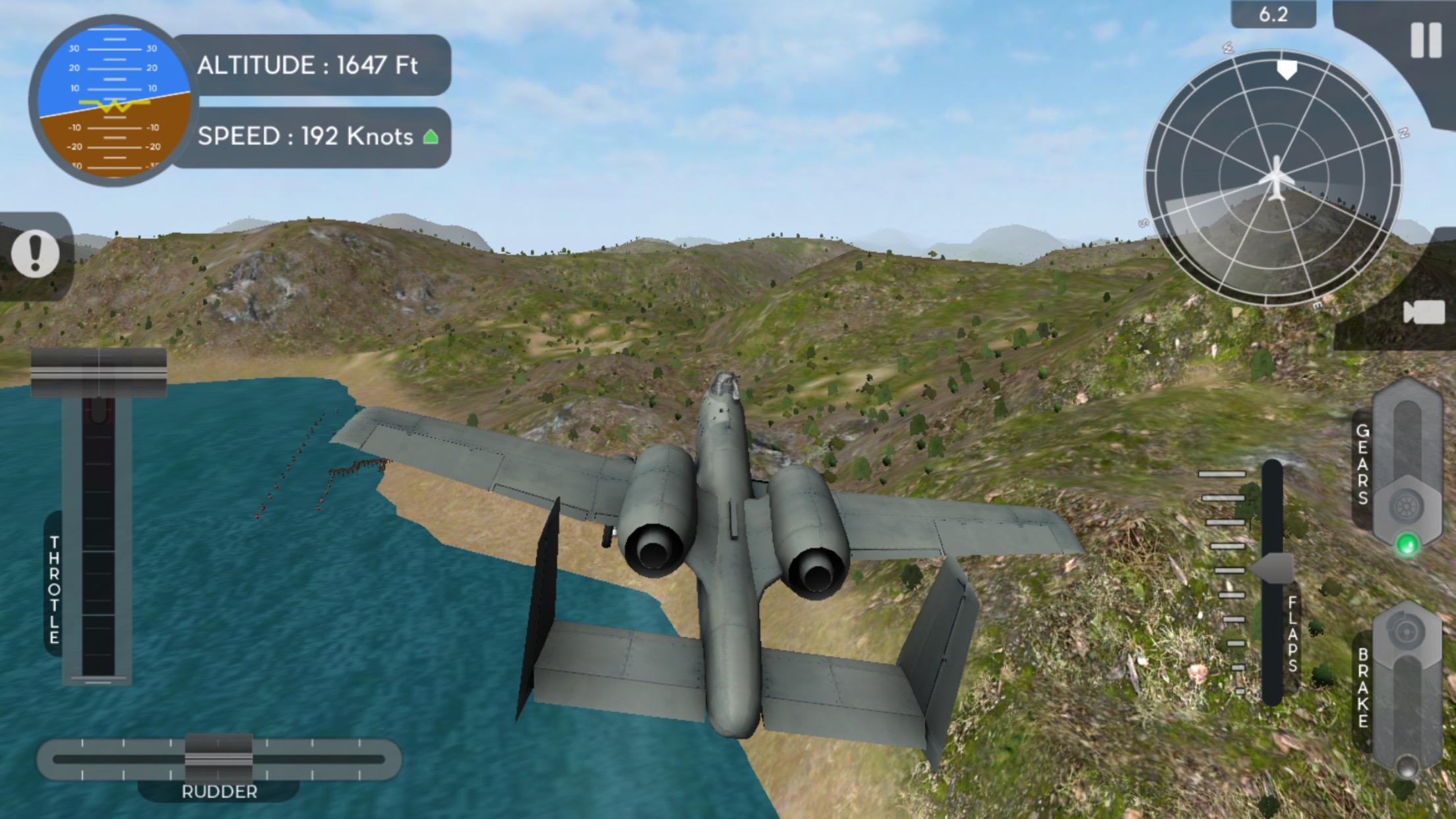The height and width of the screenshot is (819, 1456).
Task: Click the flaps slider handle
Action: tap(1273, 568)
